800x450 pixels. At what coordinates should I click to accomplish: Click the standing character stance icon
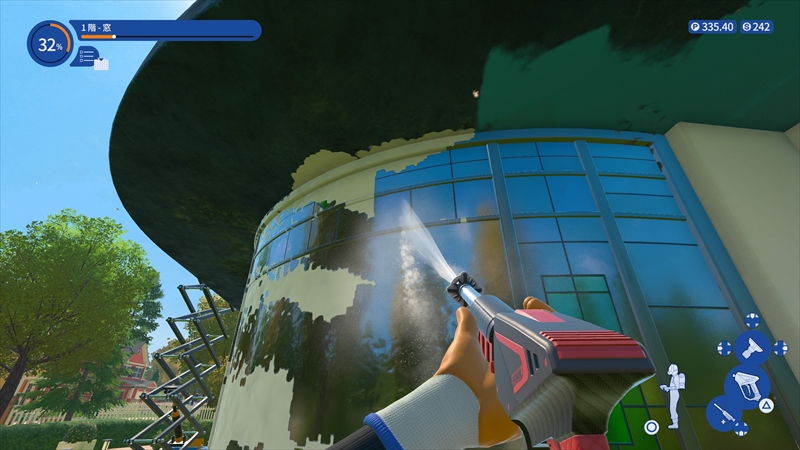674,395
